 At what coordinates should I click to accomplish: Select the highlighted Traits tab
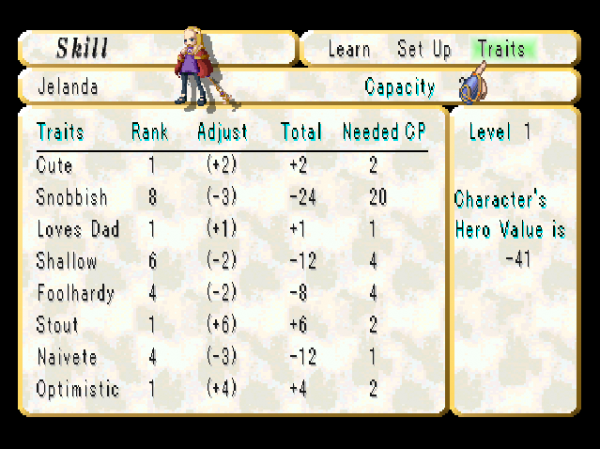point(505,49)
